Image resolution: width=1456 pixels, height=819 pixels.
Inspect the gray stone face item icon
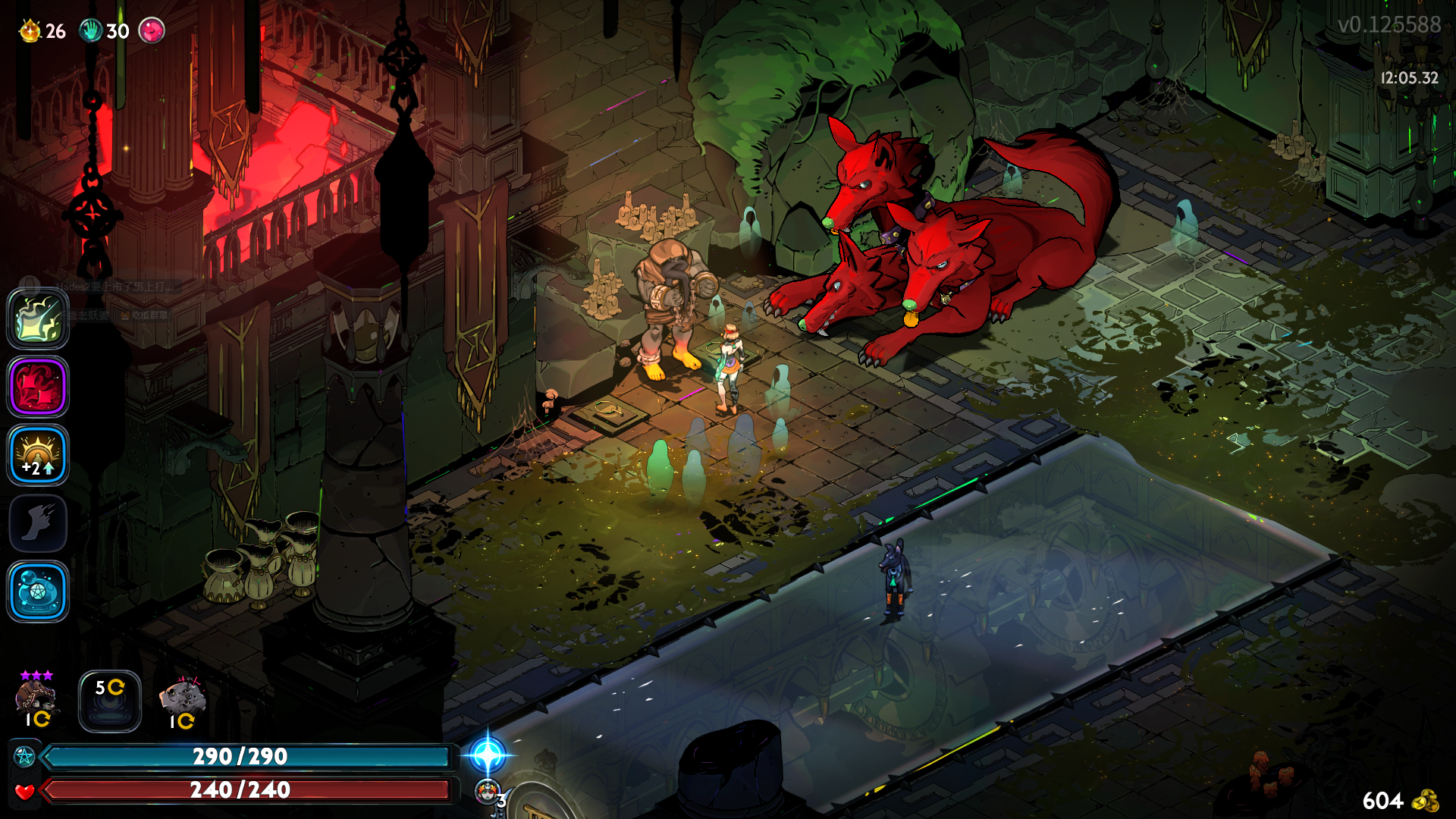pos(182,701)
